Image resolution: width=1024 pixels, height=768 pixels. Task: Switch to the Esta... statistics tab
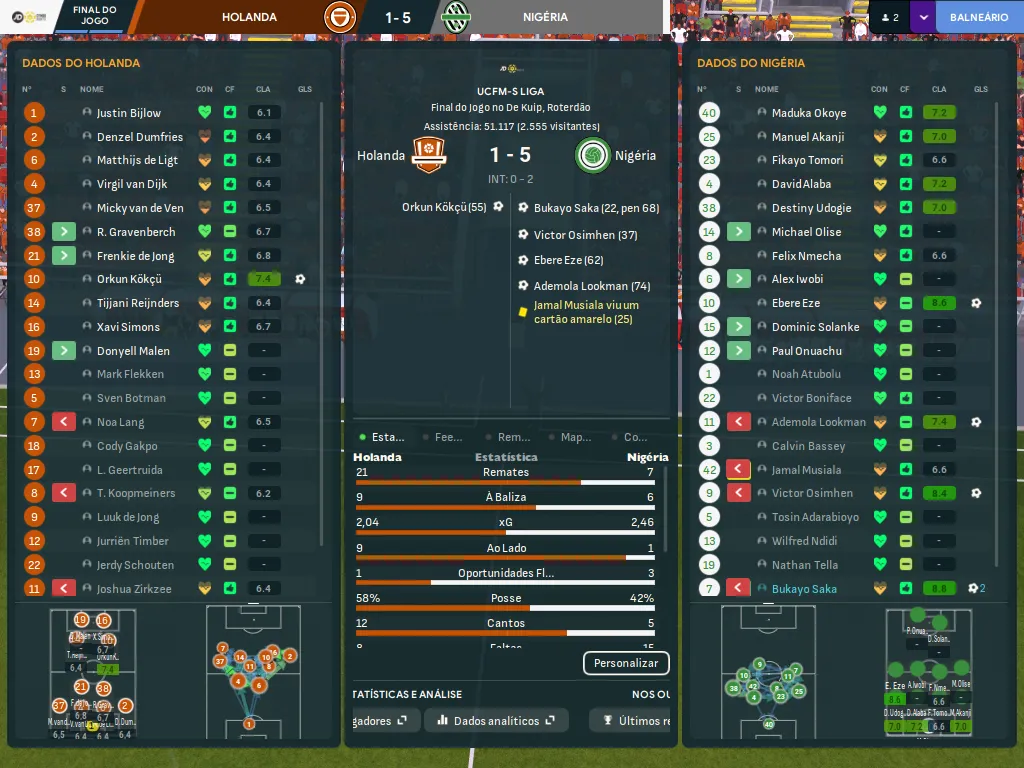tap(383, 437)
